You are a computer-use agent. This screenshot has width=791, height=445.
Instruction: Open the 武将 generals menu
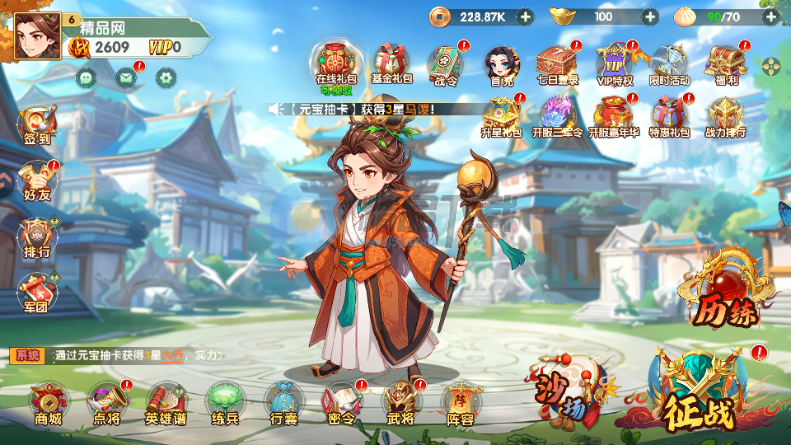pyautogui.click(x=400, y=403)
